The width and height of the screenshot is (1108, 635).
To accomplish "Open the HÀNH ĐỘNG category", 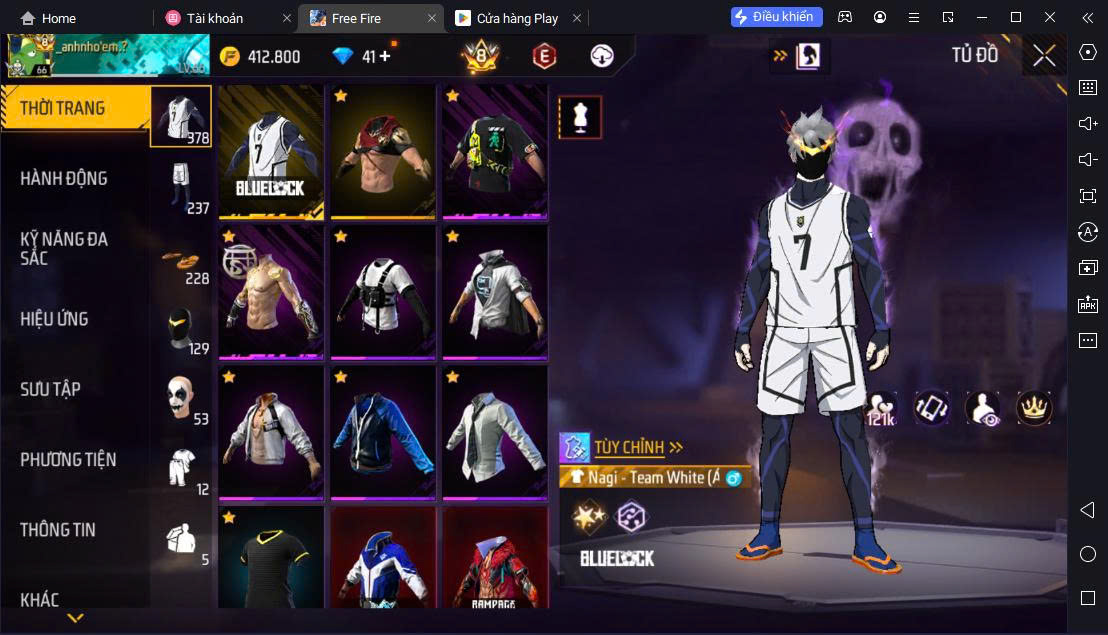I will pos(64,179).
